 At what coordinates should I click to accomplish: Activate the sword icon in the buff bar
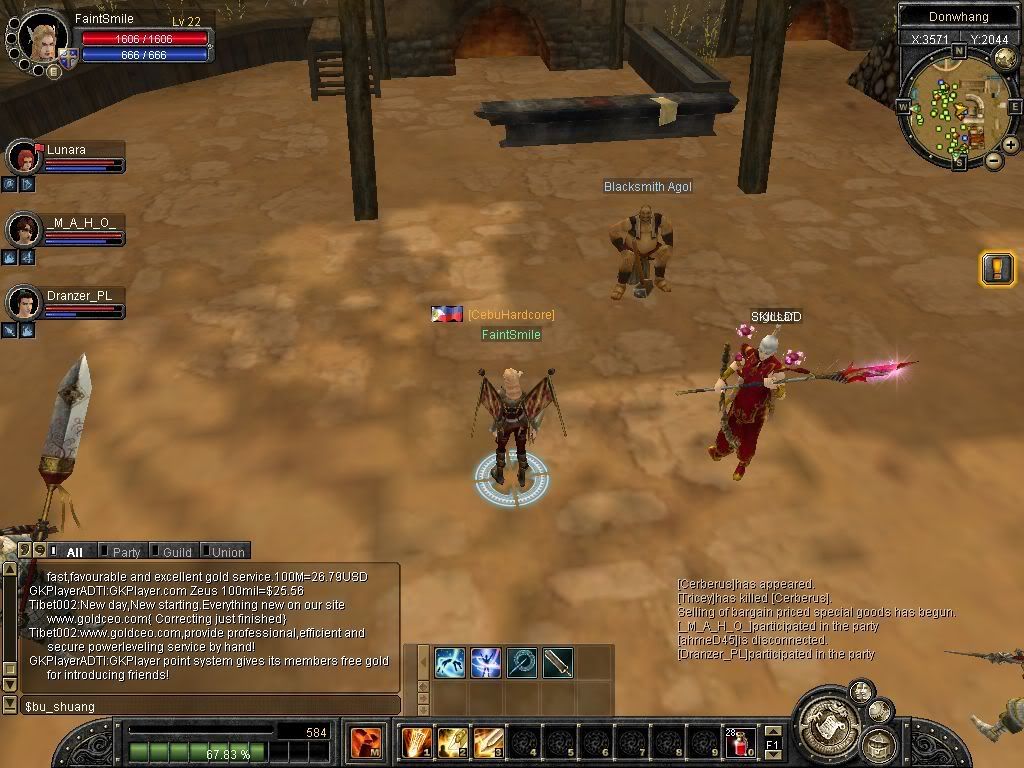[557, 662]
